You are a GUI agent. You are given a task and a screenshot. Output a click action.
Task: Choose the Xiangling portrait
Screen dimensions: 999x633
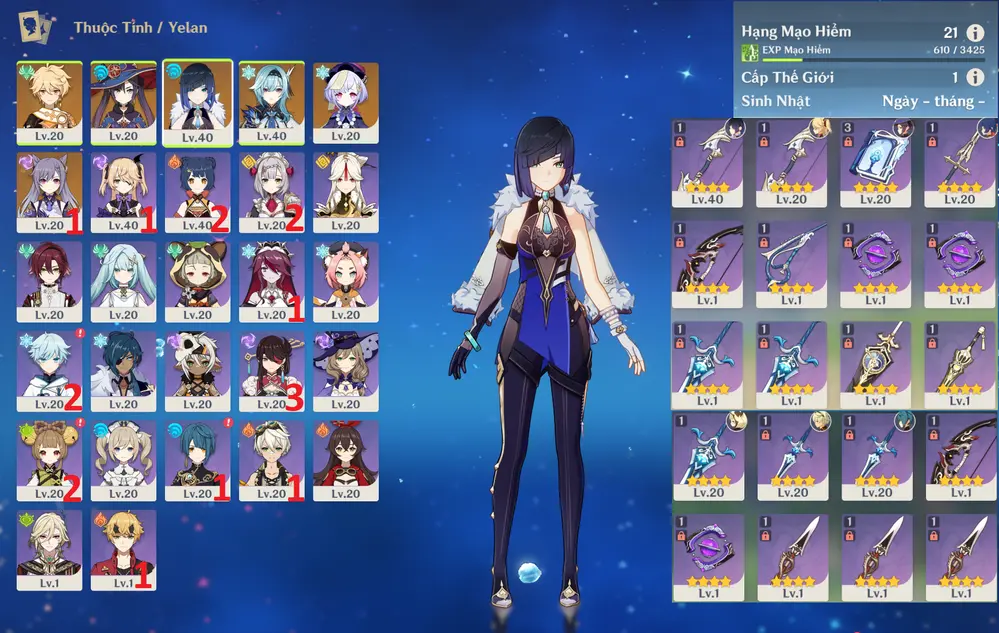coord(198,191)
